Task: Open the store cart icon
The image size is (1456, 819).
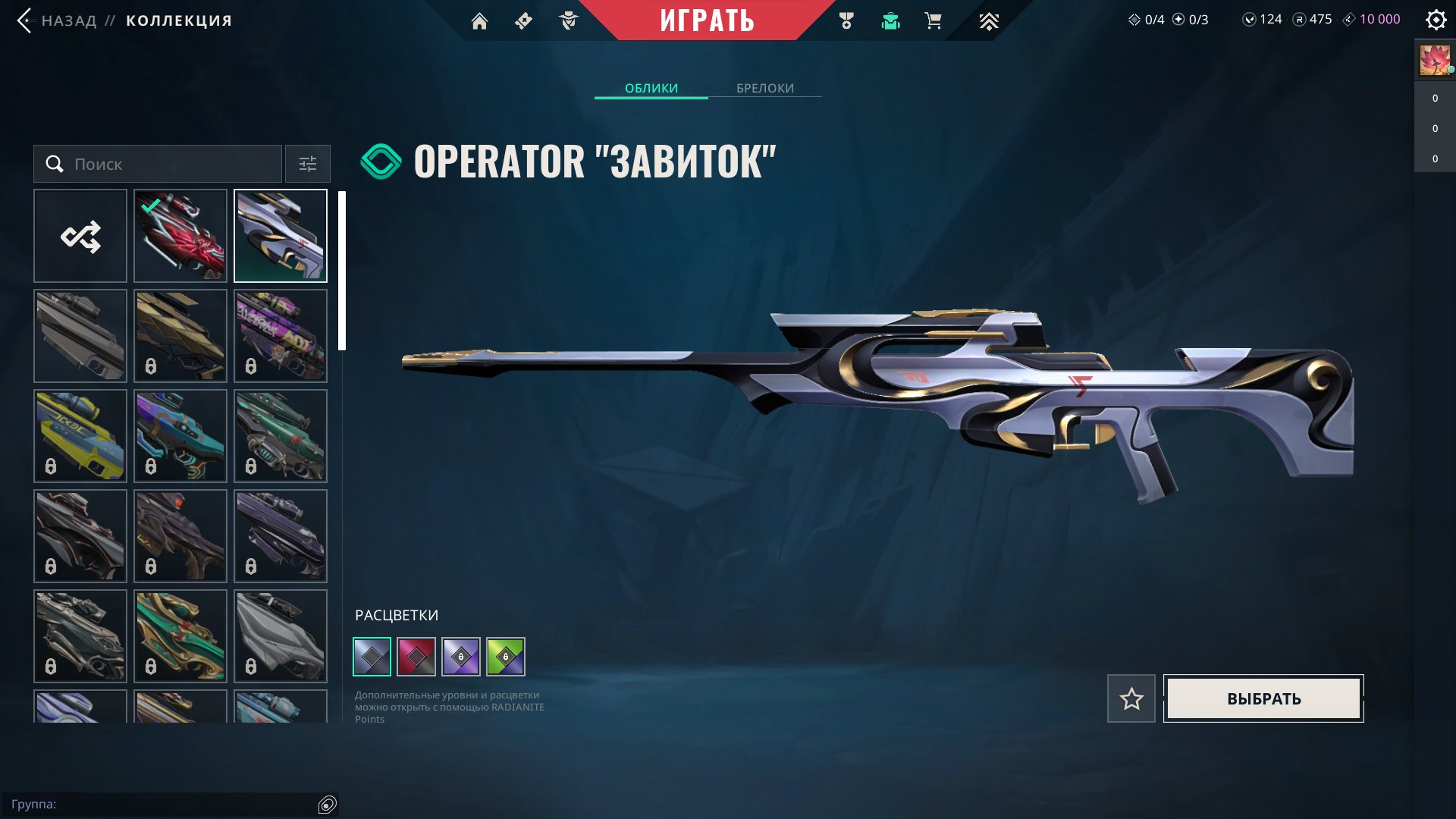Action: [x=933, y=21]
